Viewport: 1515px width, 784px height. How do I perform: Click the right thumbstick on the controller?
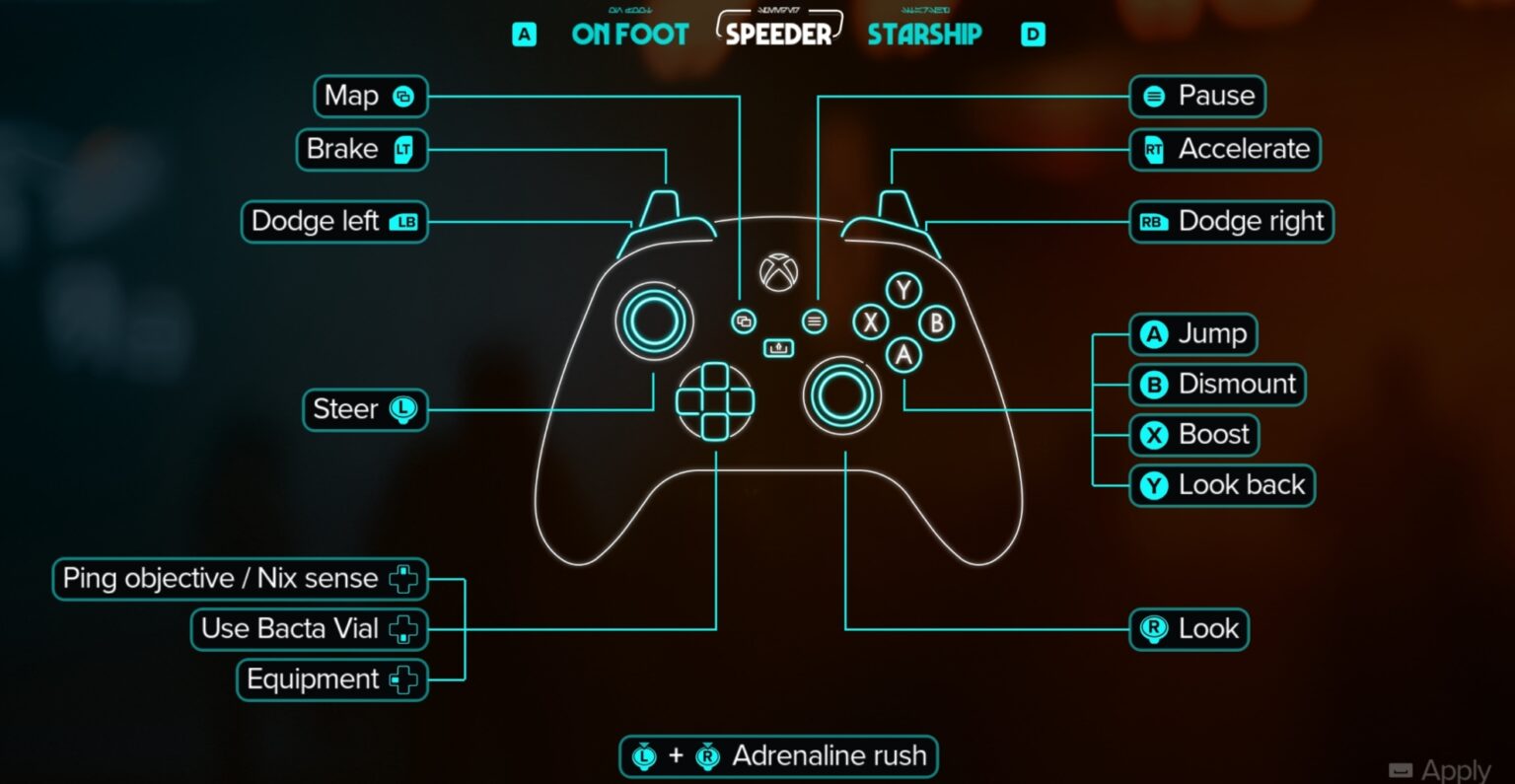pyautogui.click(x=841, y=396)
